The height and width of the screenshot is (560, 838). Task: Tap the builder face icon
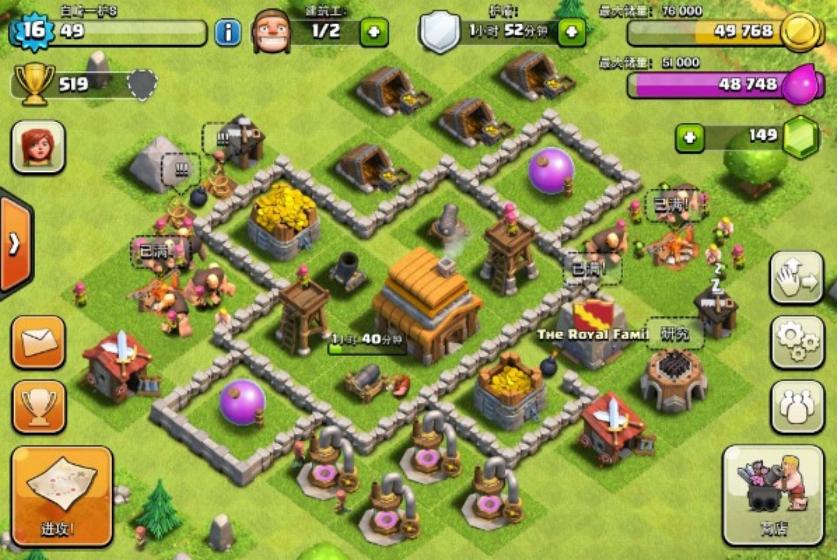pyautogui.click(x=270, y=31)
